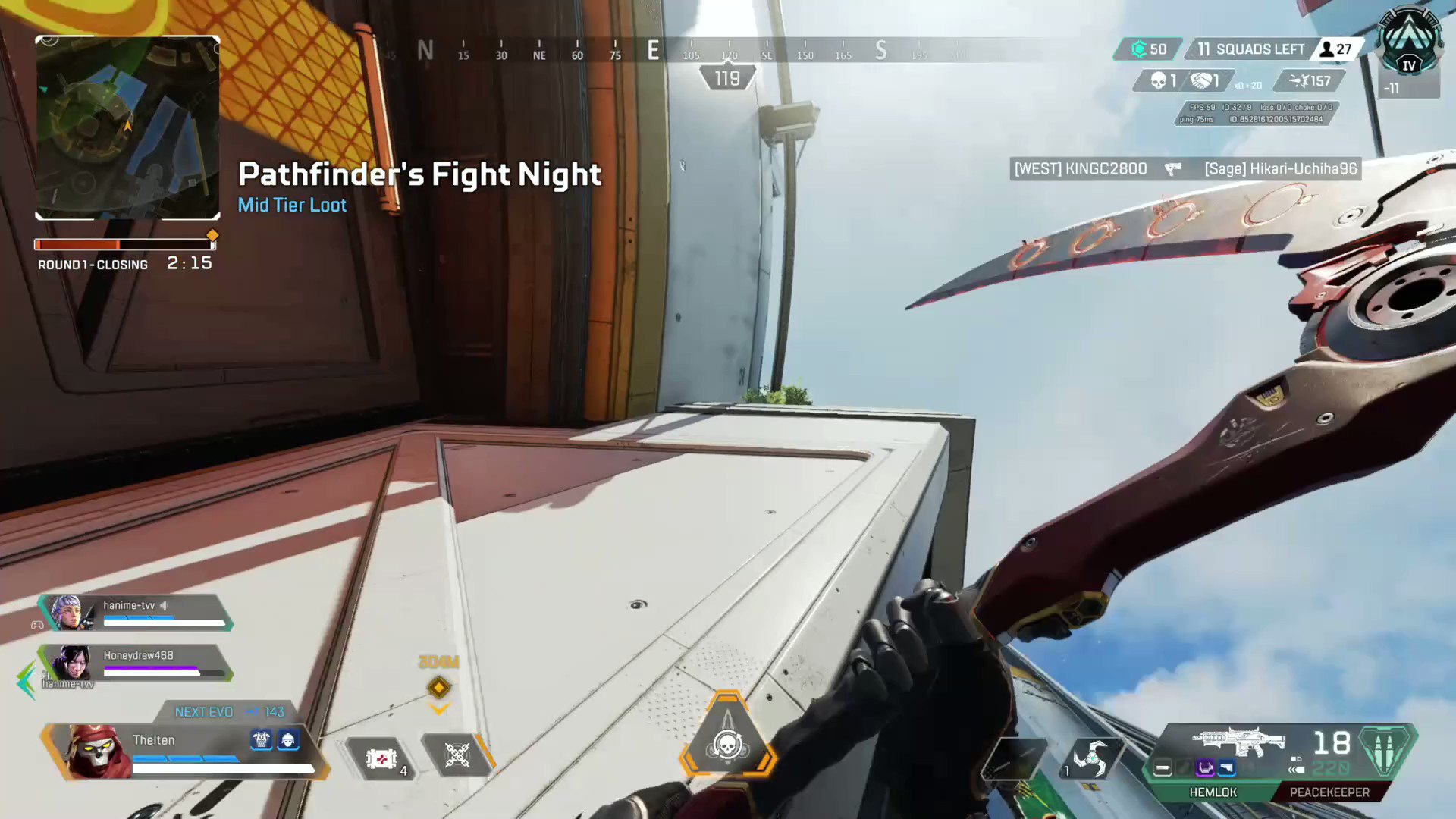Click the gold waypoint marker at 304M

click(438, 687)
